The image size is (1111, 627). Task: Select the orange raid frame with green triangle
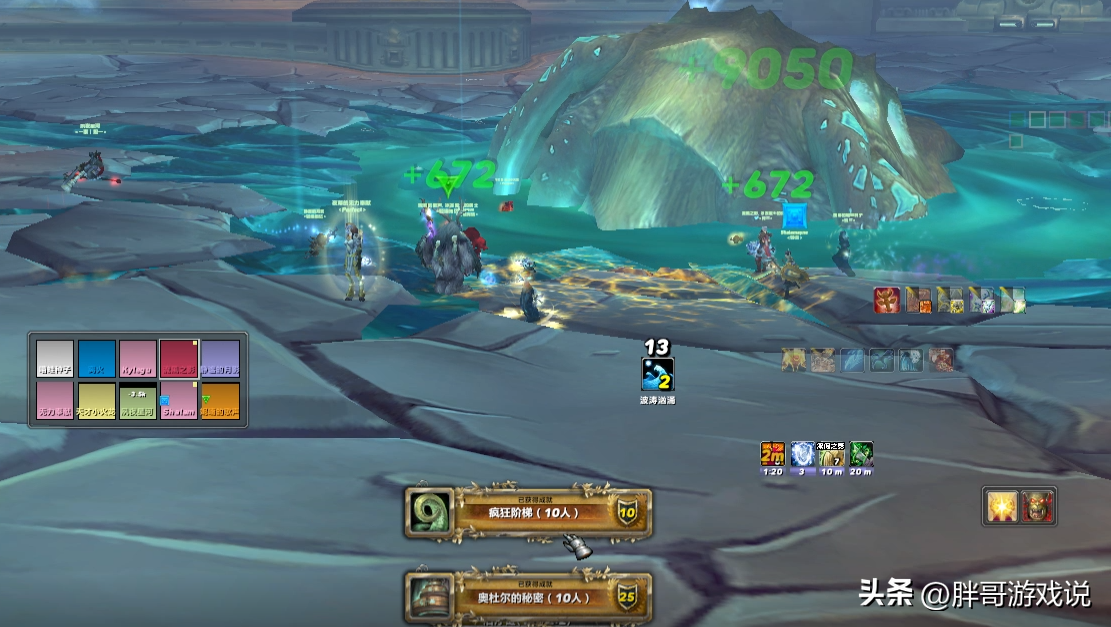tap(220, 400)
